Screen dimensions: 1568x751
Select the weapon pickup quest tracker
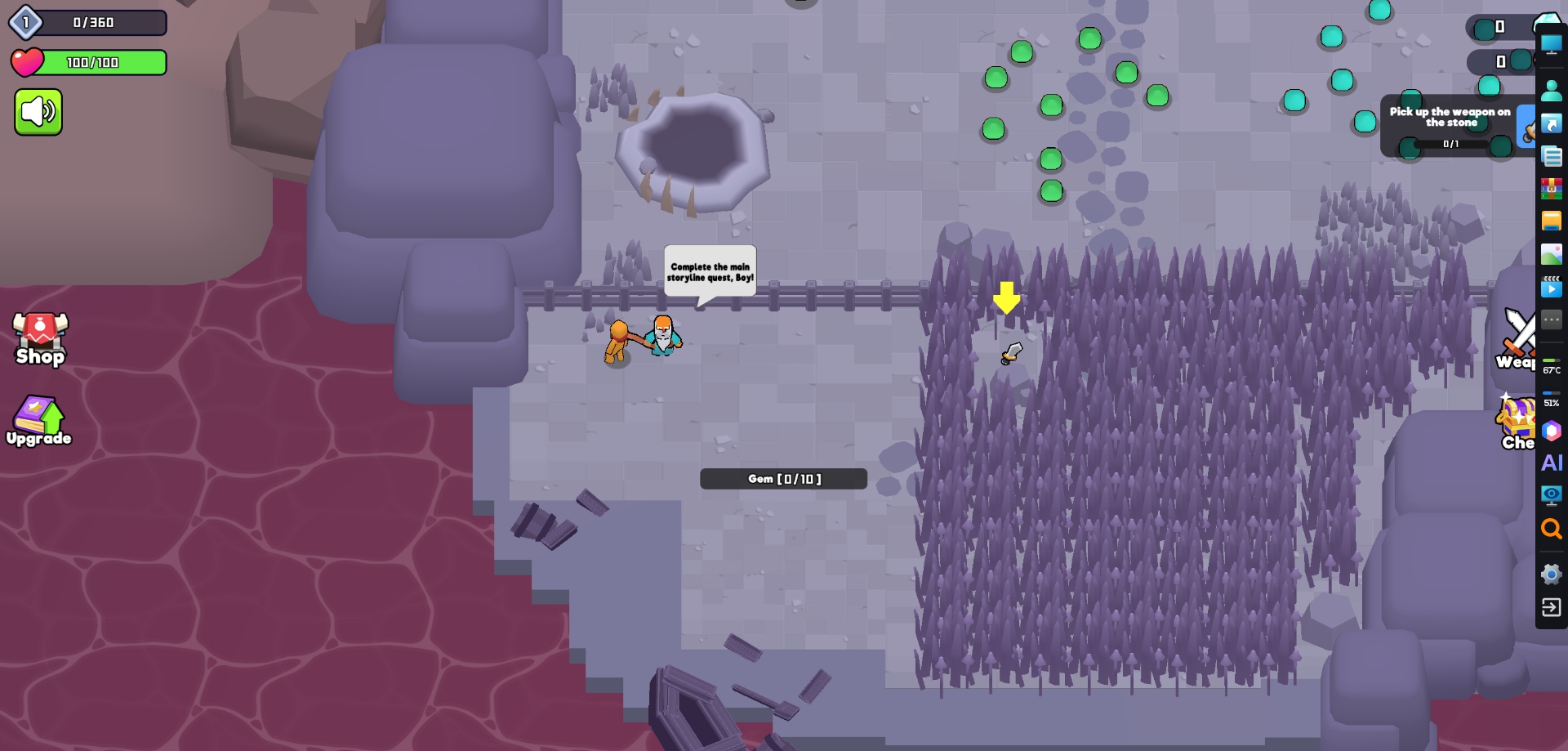click(1450, 126)
